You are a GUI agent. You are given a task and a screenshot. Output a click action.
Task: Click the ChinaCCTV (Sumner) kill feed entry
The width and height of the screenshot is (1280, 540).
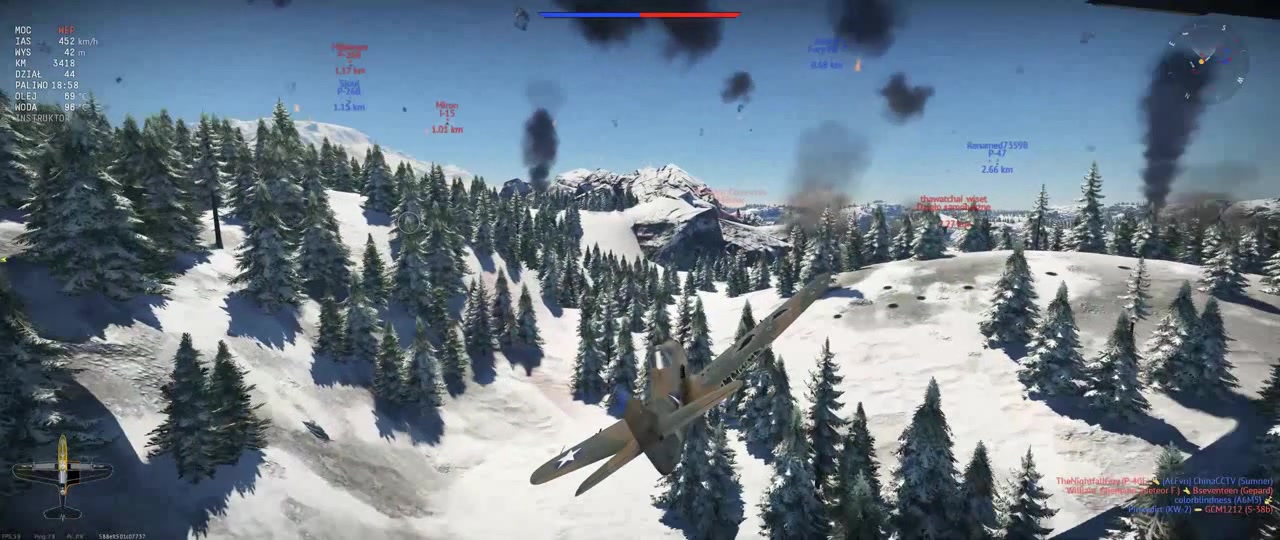click(1231, 481)
